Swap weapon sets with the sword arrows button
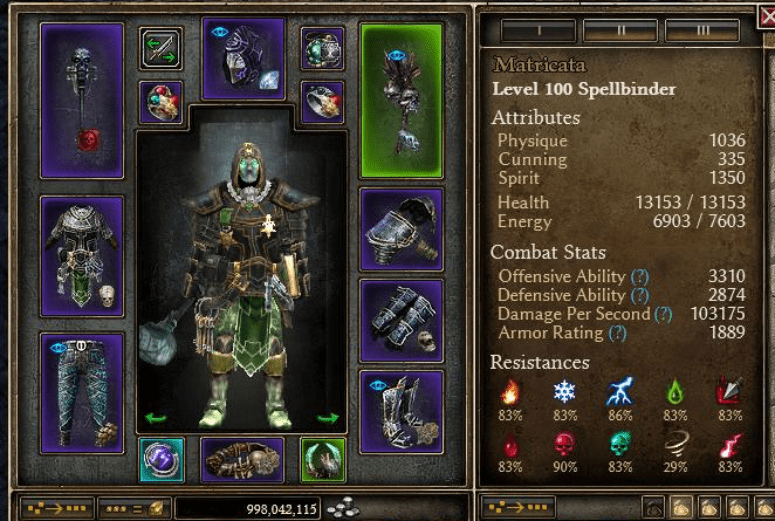775x521 pixels. (161, 48)
